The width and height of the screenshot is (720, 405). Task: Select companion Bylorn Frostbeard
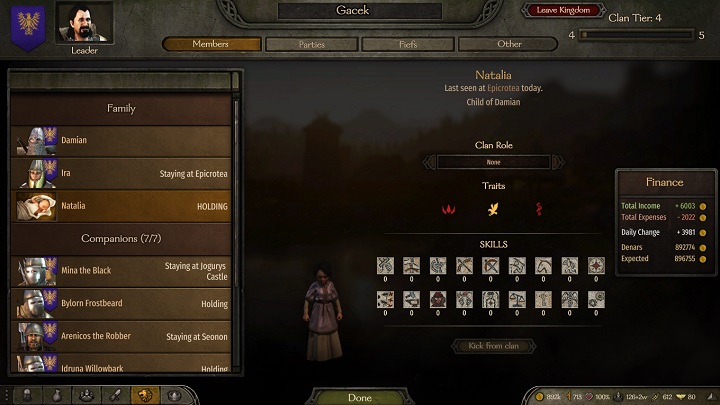(x=122, y=303)
